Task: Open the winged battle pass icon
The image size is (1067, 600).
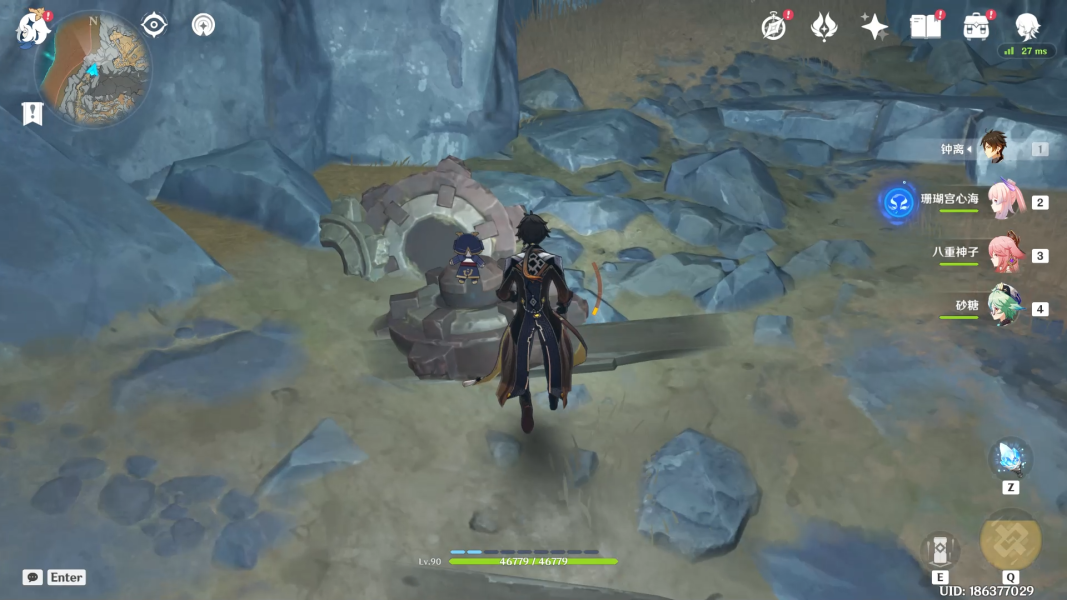Action: pyautogui.click(x=824, y=27)
